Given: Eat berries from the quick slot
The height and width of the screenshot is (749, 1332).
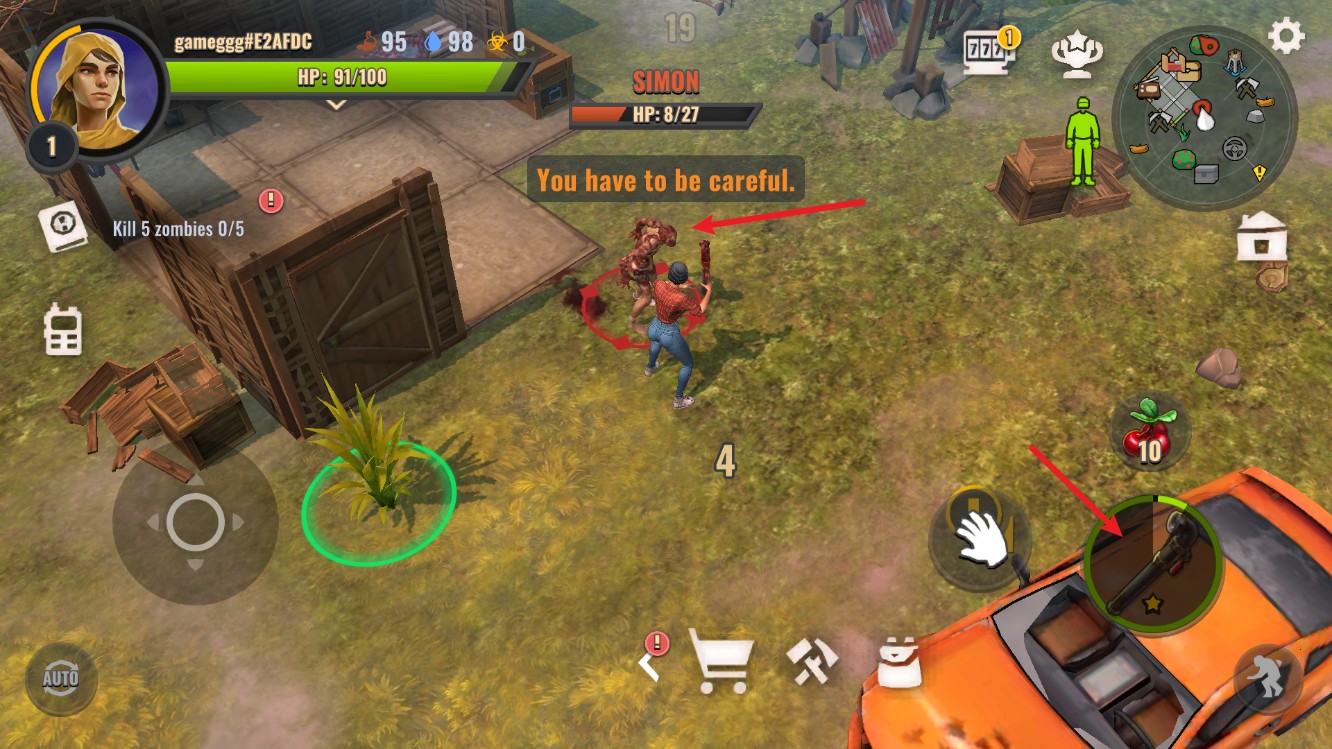Looking at the screenshot, I should 1149,432.
